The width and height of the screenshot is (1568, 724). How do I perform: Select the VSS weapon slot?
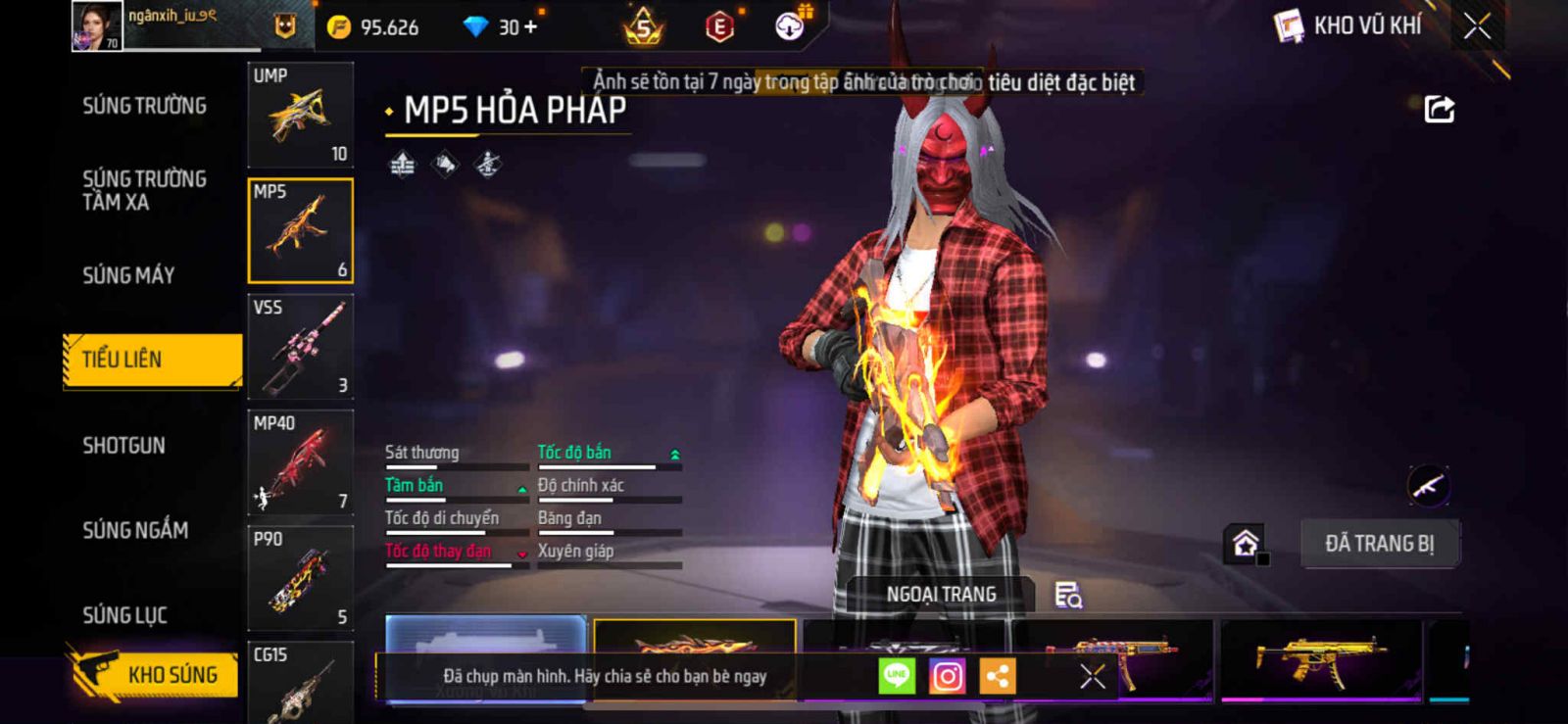tap(300, 346)
